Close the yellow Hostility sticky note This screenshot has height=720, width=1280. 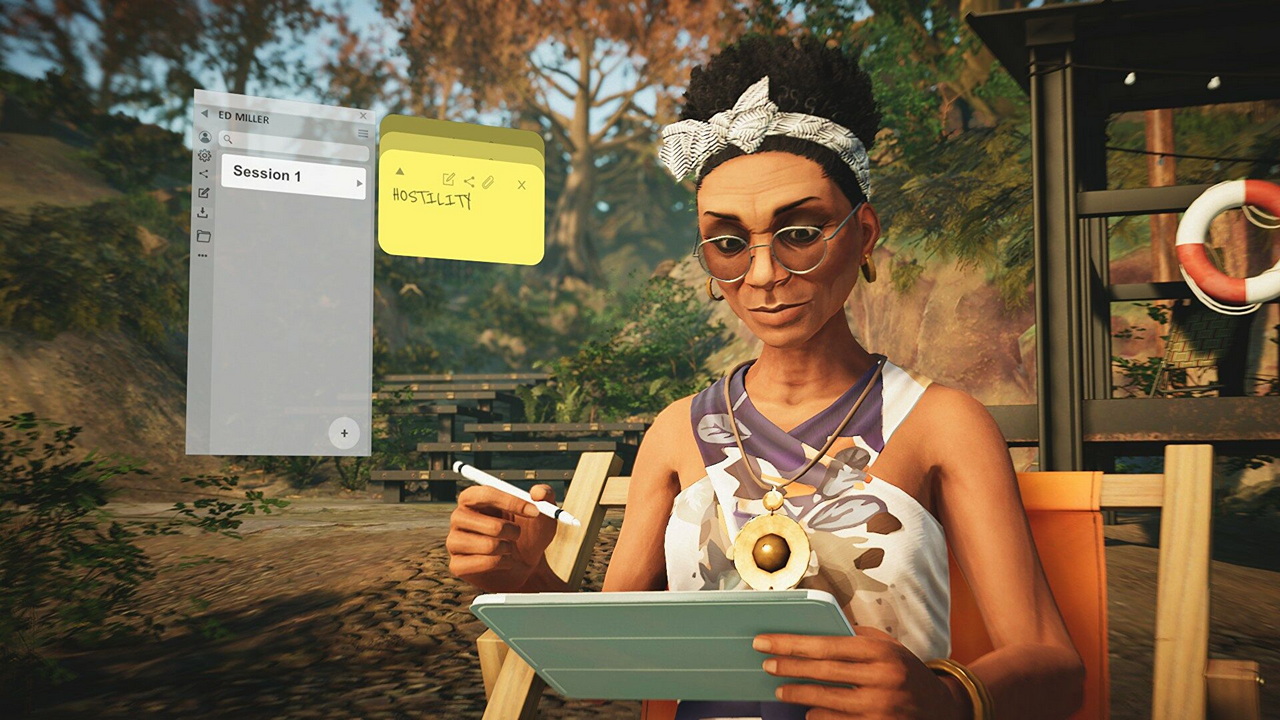(x=521, y=185)
